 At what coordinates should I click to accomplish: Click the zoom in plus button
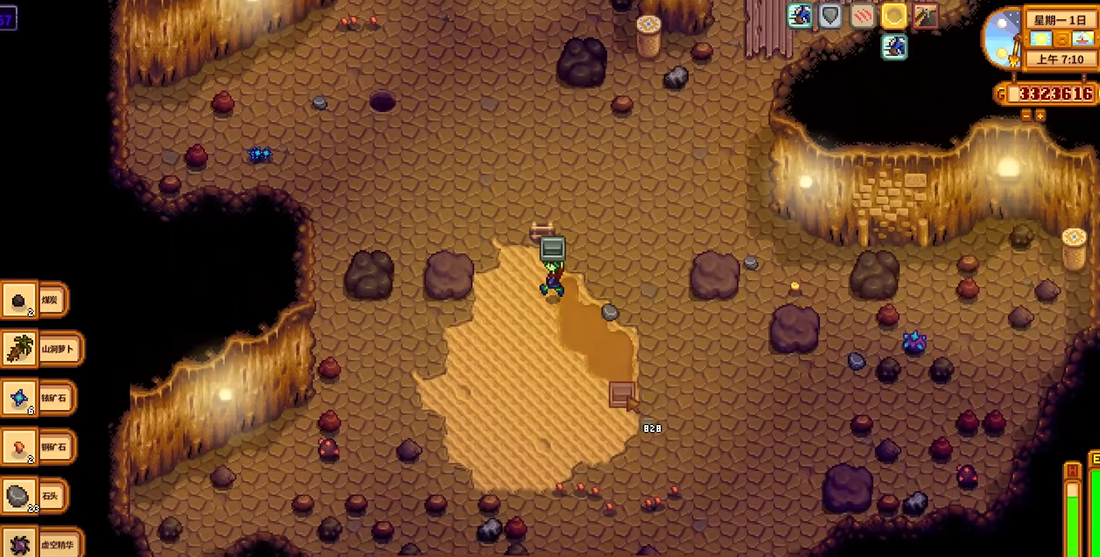point(1040,115)
